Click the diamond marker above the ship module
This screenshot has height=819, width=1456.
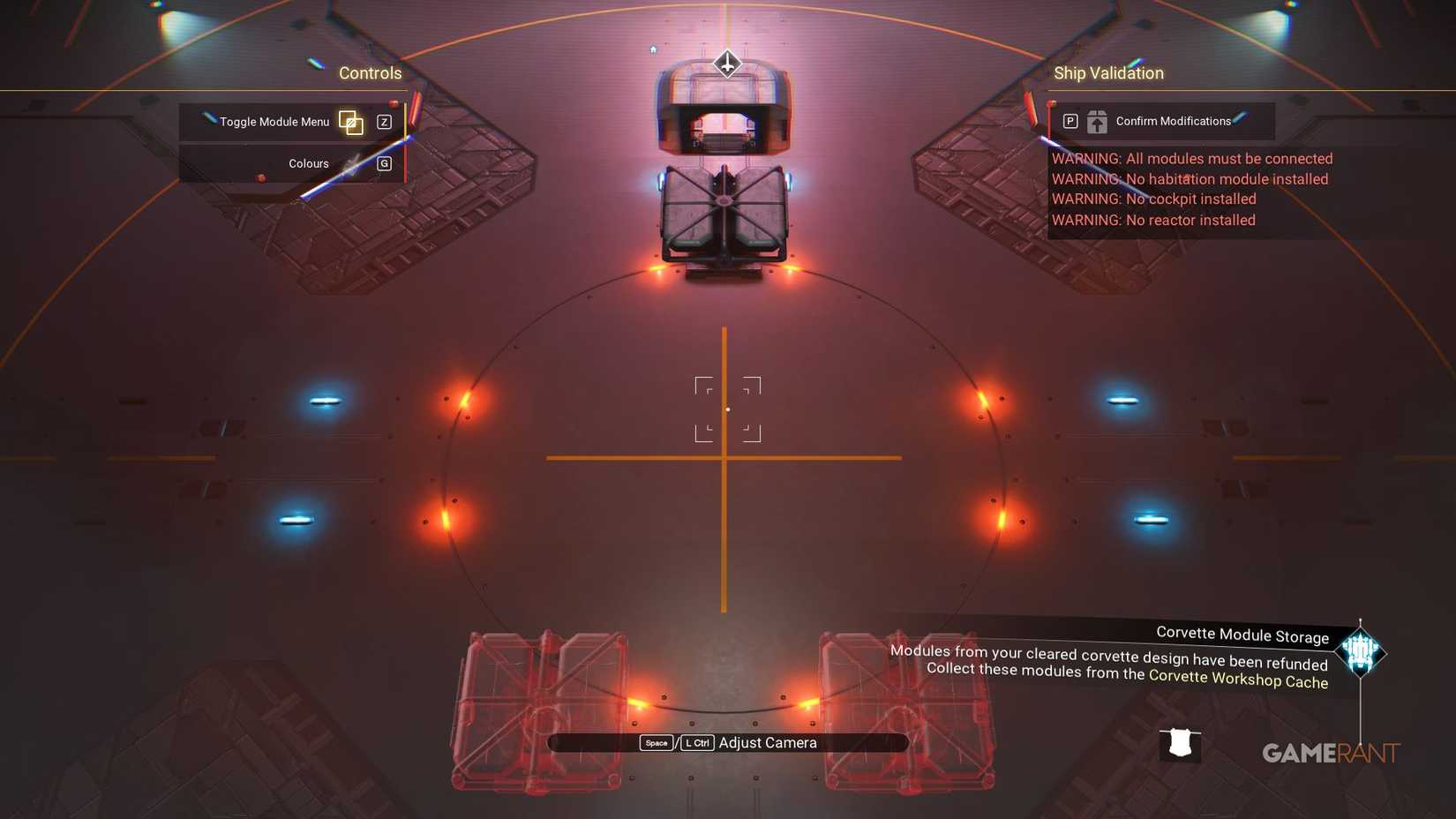point(726,63)
